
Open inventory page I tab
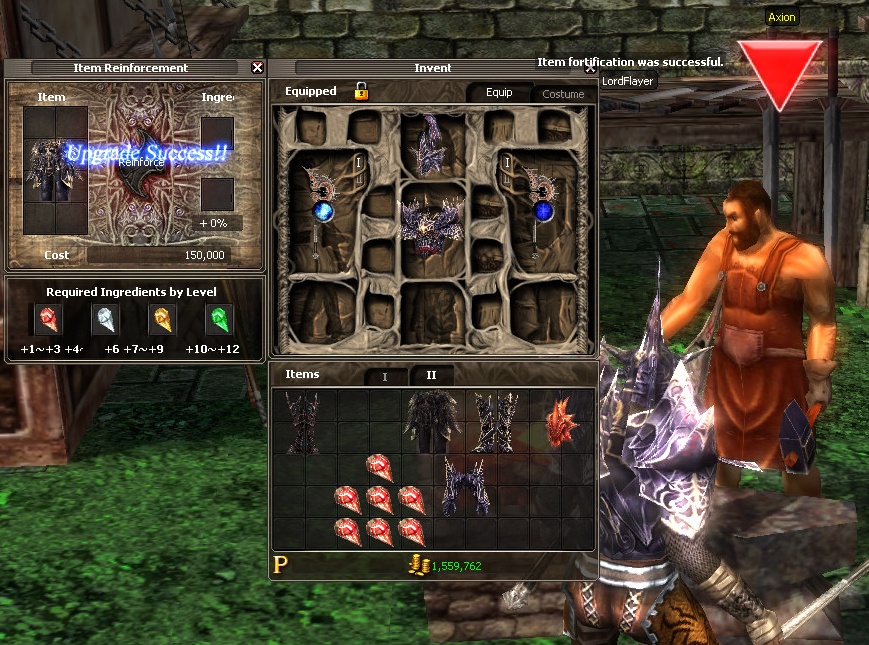[x=385, y=376]
